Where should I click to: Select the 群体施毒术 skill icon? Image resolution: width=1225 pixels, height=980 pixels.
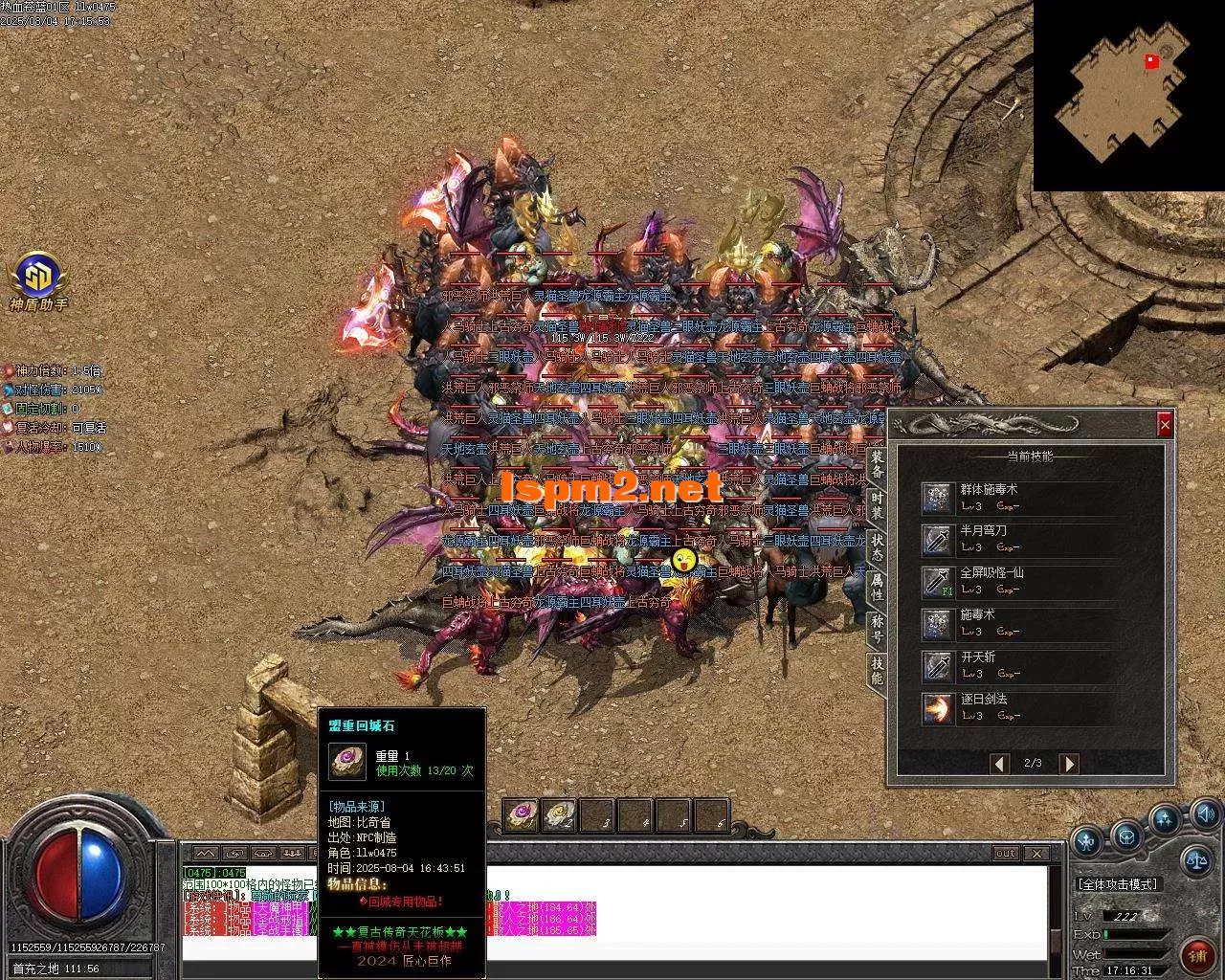(x=936, y=498)
